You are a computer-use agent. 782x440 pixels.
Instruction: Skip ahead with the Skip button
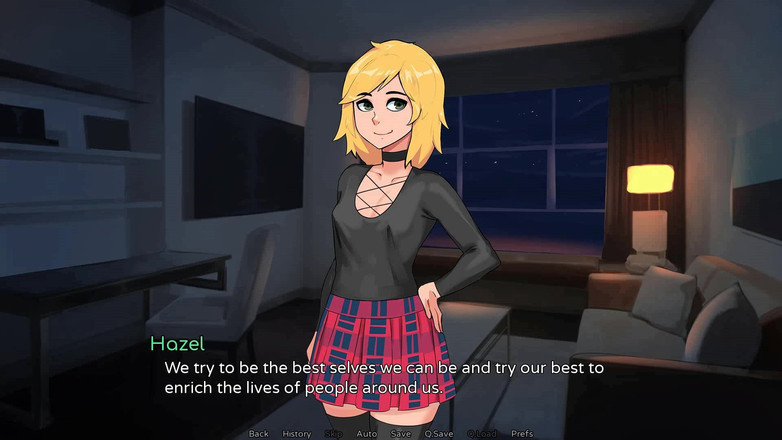pos(333,434)
